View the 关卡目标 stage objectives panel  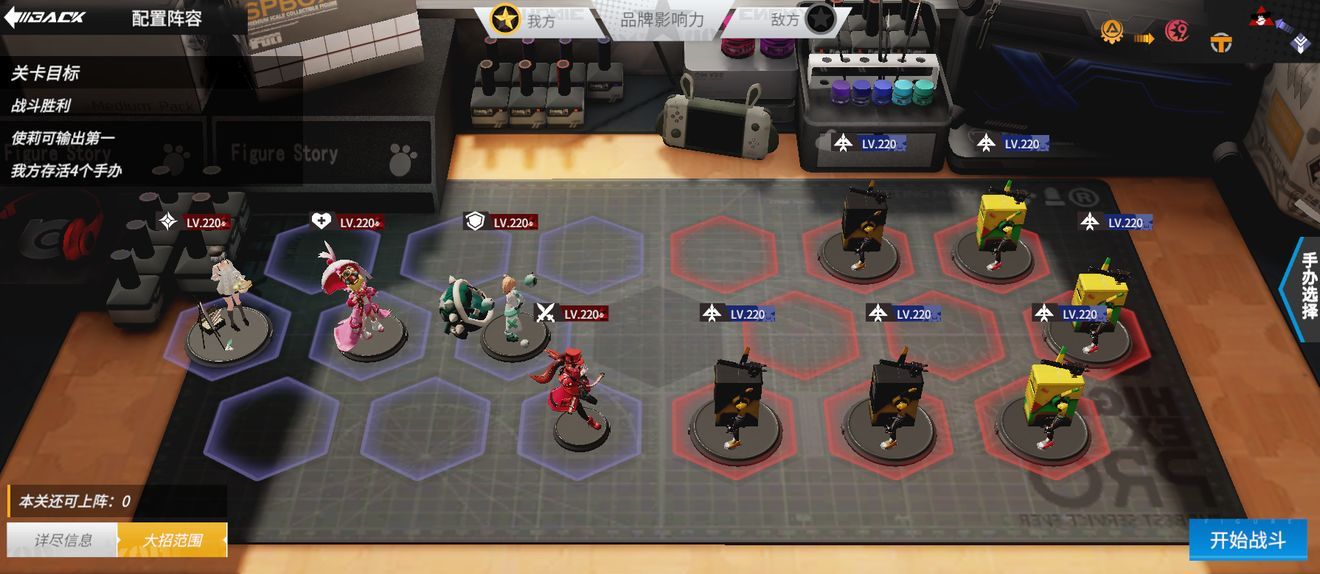[x=45, y=73]
